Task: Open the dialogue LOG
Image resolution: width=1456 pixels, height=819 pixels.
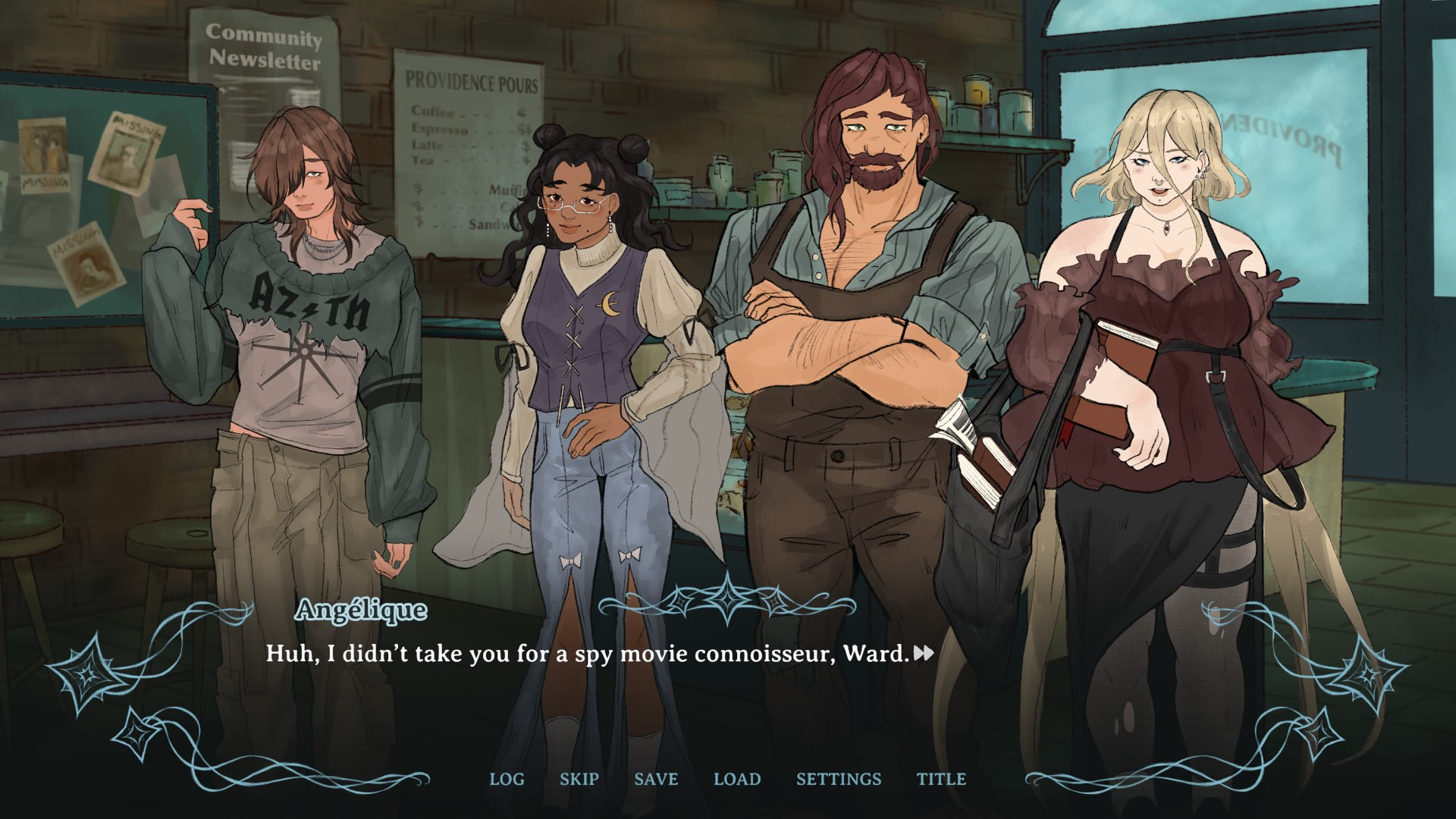Action: (x=507, y=779)
